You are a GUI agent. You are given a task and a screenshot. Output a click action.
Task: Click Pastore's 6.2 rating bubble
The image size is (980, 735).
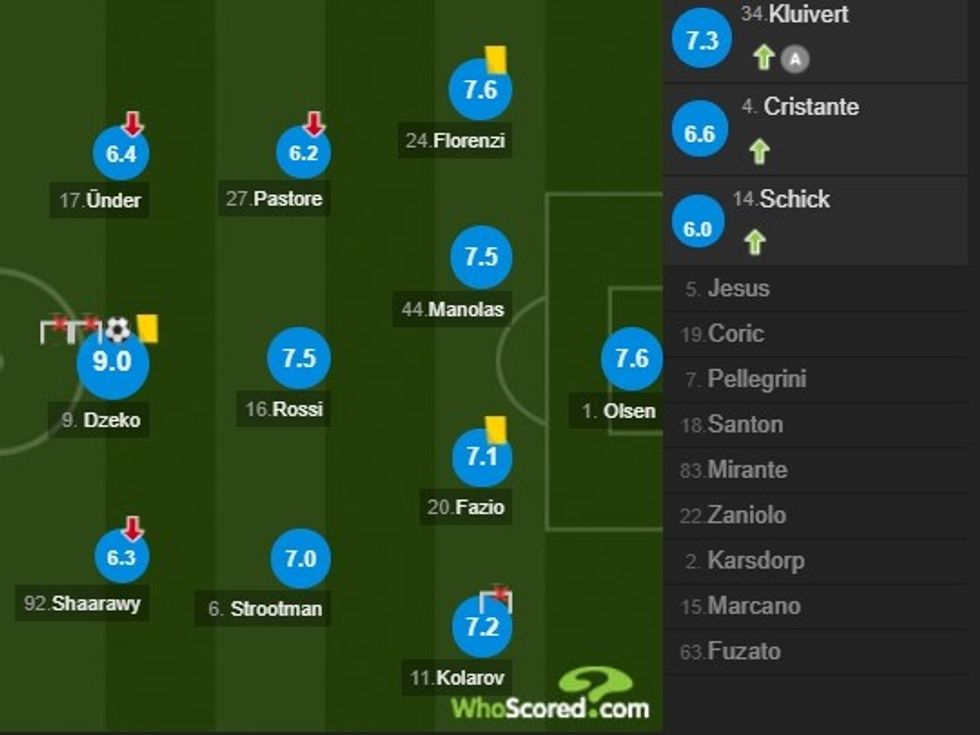coord(303,153)
